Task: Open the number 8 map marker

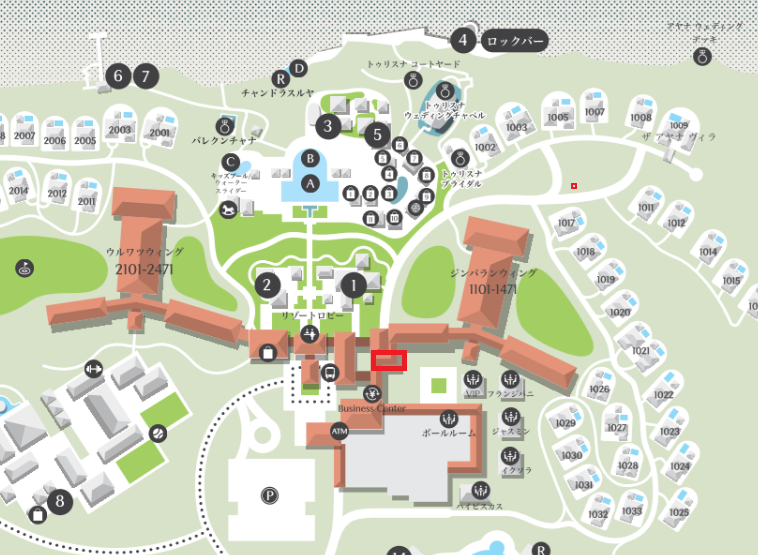Action: [60, 501]
